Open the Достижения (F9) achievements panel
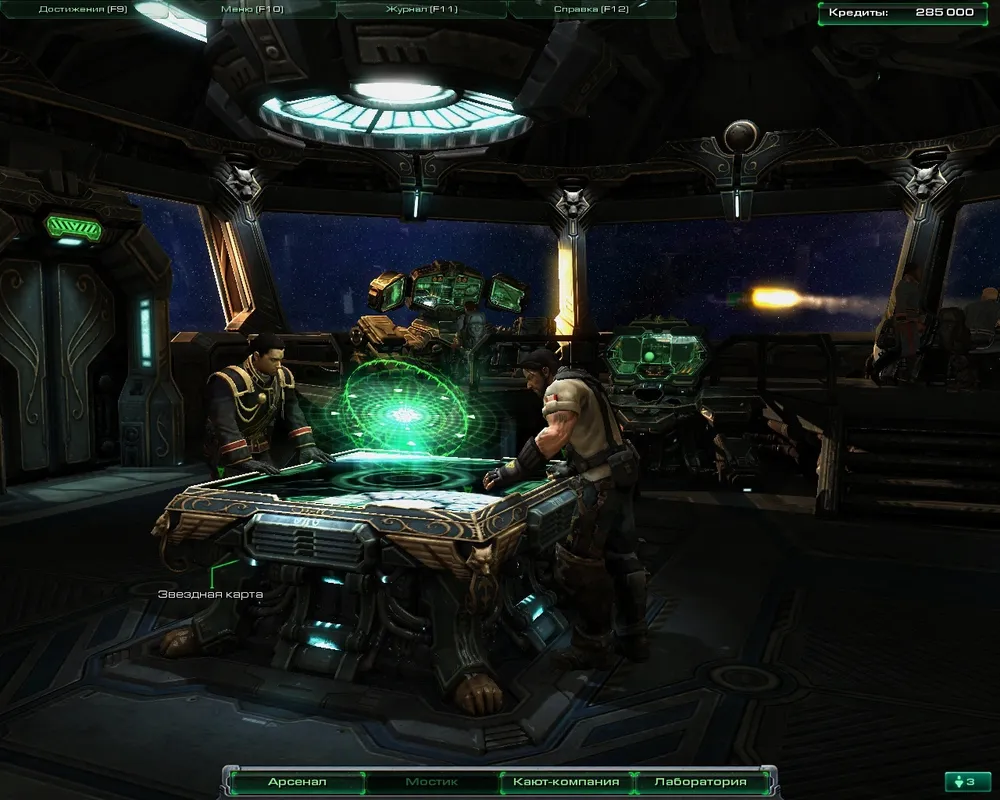1000x800 pixels. pyautogui.click(x=82, y=9)
